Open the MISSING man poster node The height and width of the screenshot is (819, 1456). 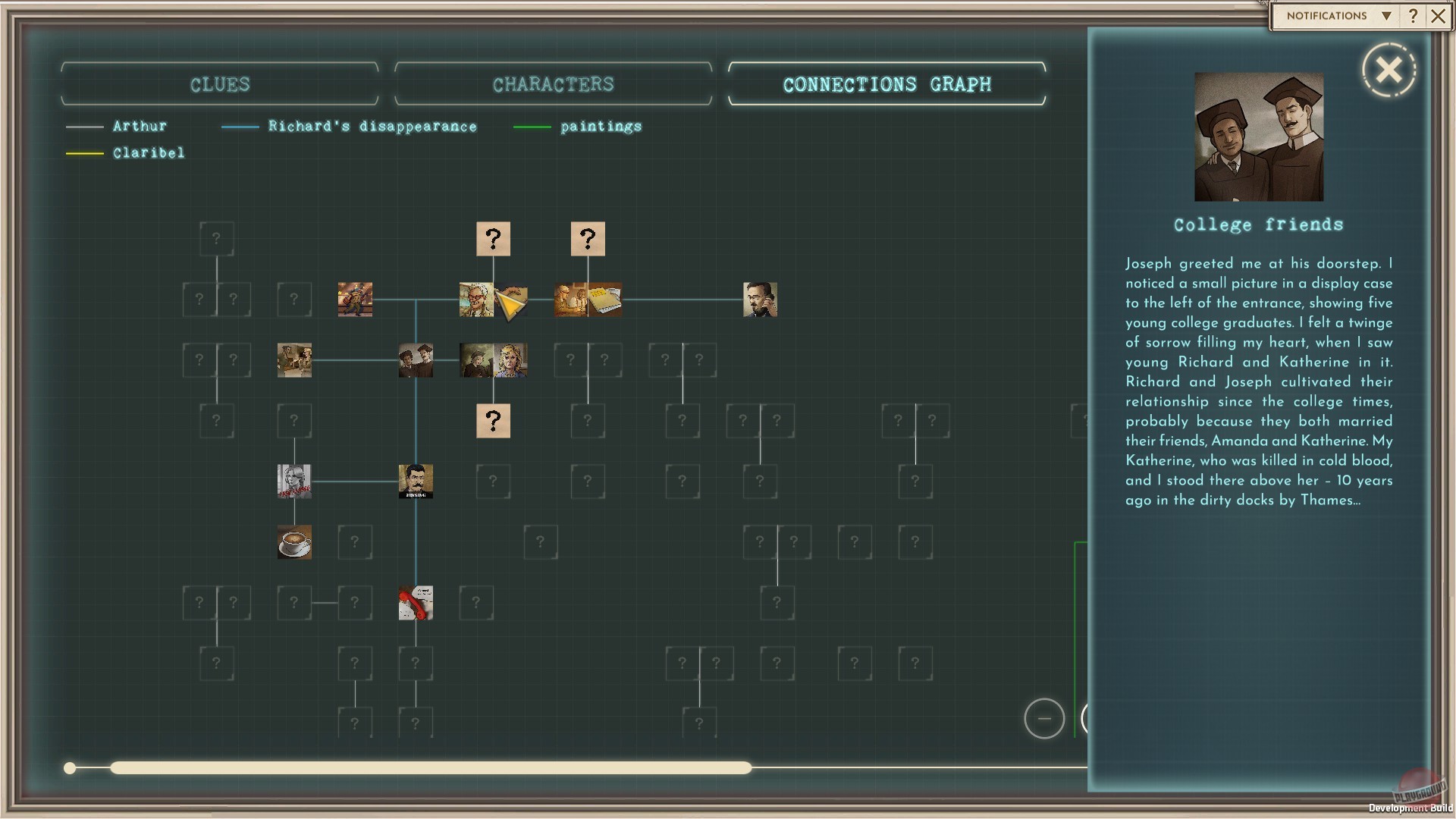pyautogui.click(x=416, y=481)
